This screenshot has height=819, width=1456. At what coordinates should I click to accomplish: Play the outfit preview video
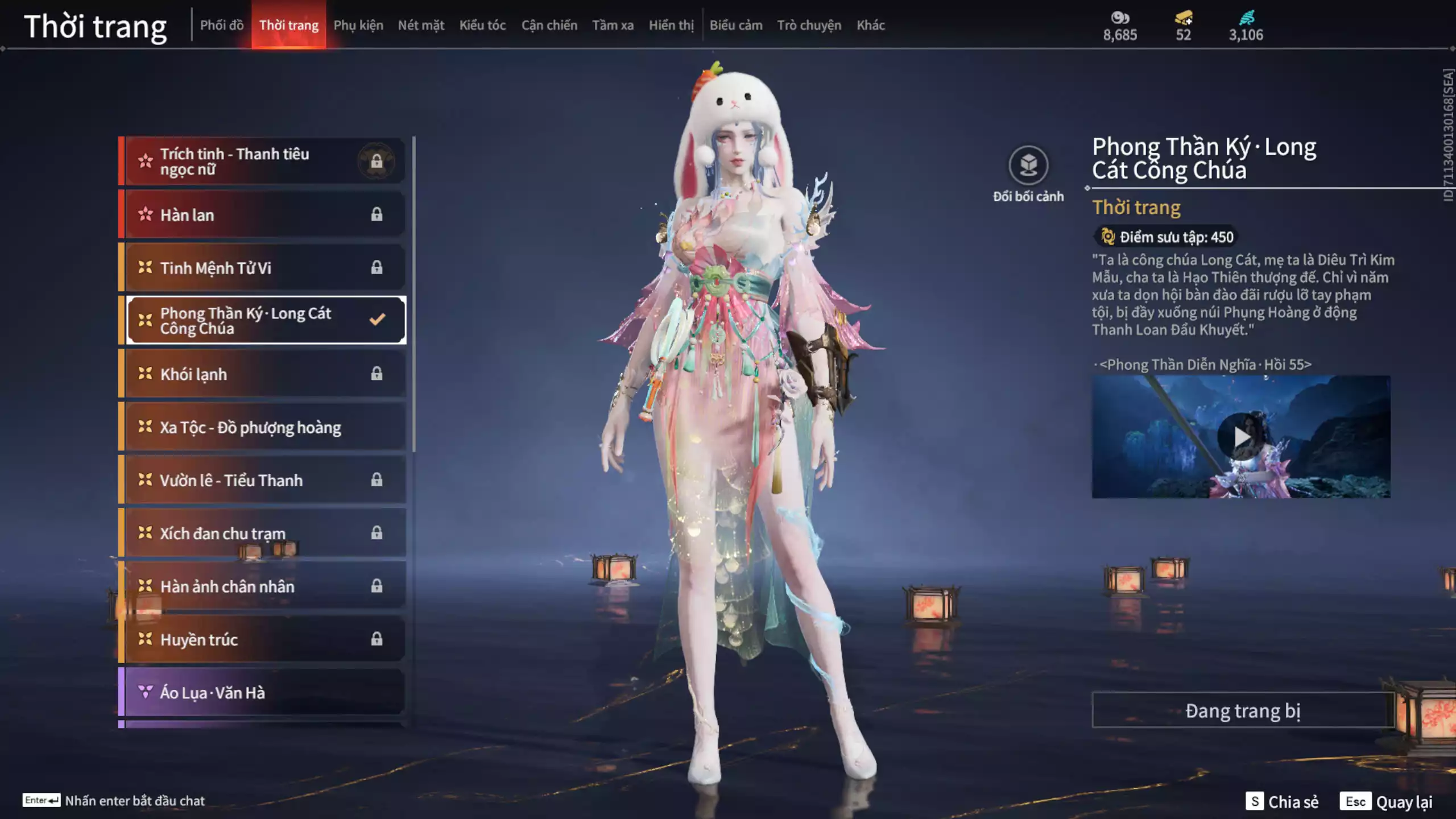tap(1240, 437)
